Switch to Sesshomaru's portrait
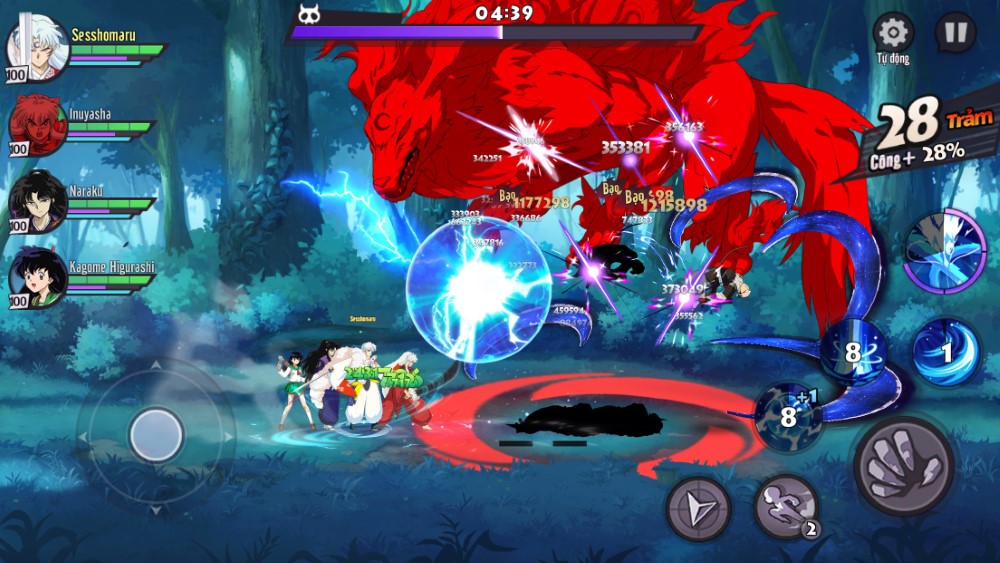 (37, 47)
